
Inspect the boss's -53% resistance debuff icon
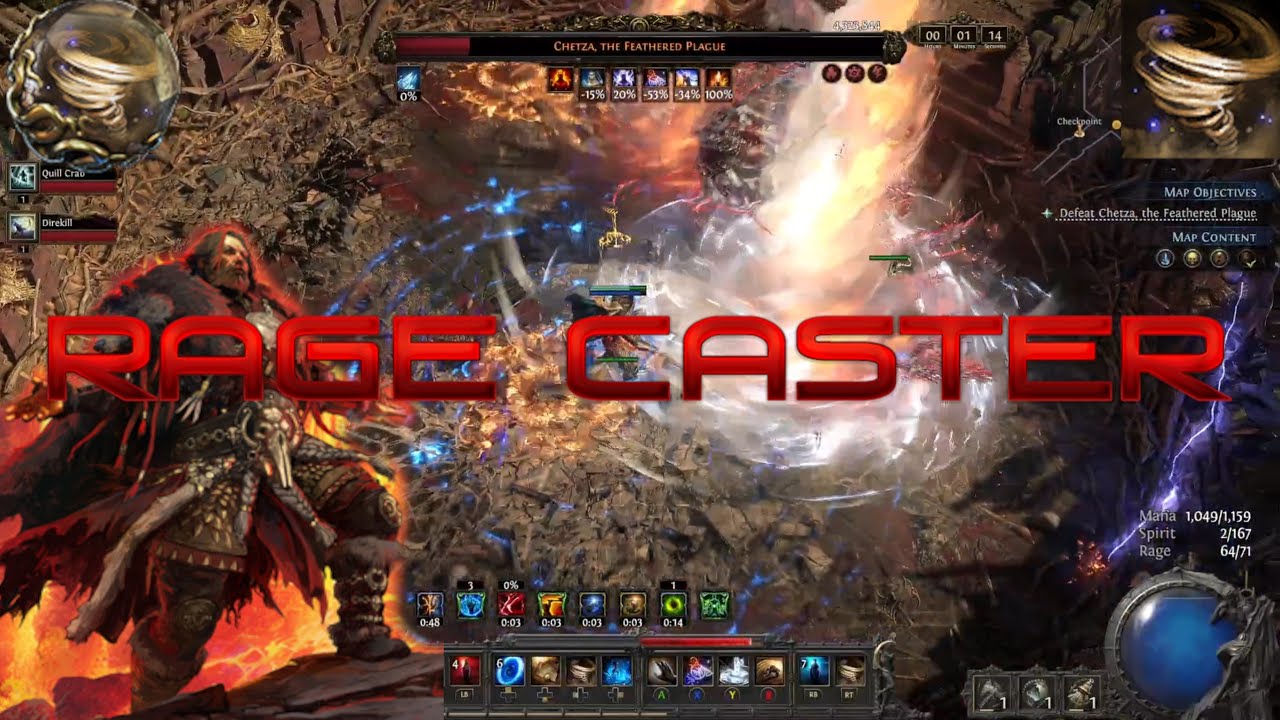tap(656, 81)
